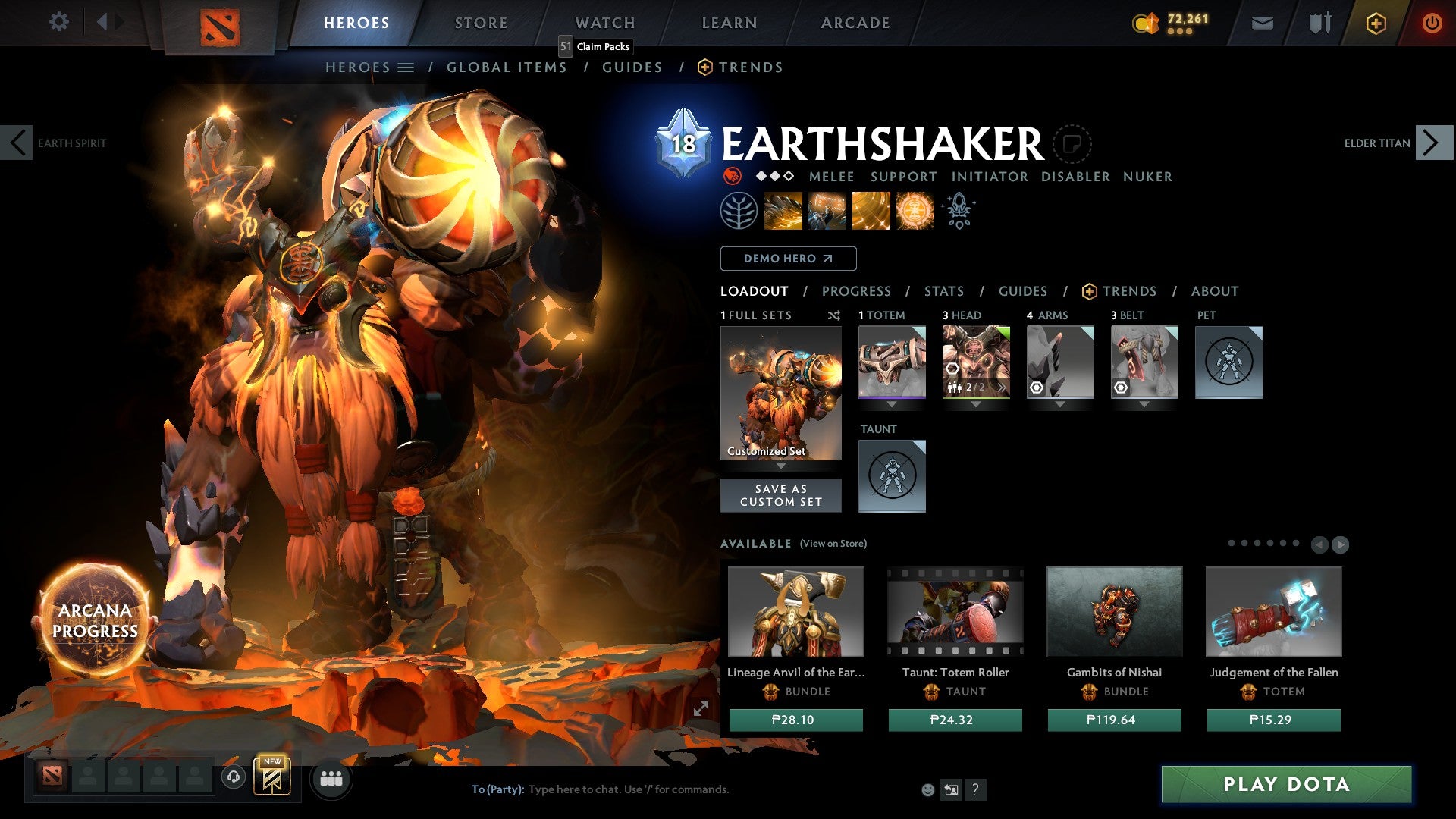Click the Arcana Progress circle
This screenshot has height=819, width=1456.
(x=94, y=619)
